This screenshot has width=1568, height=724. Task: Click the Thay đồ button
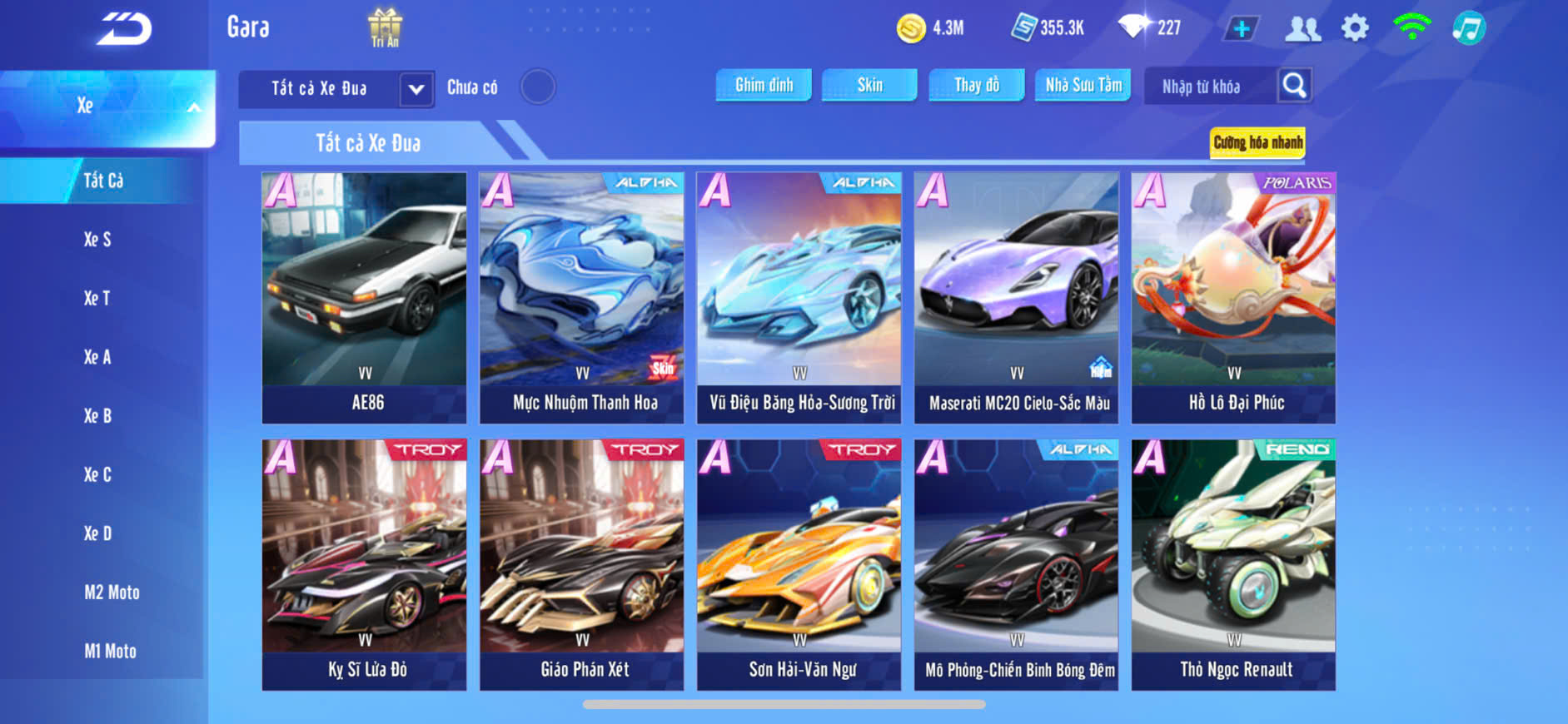click(x=977, y=86)
